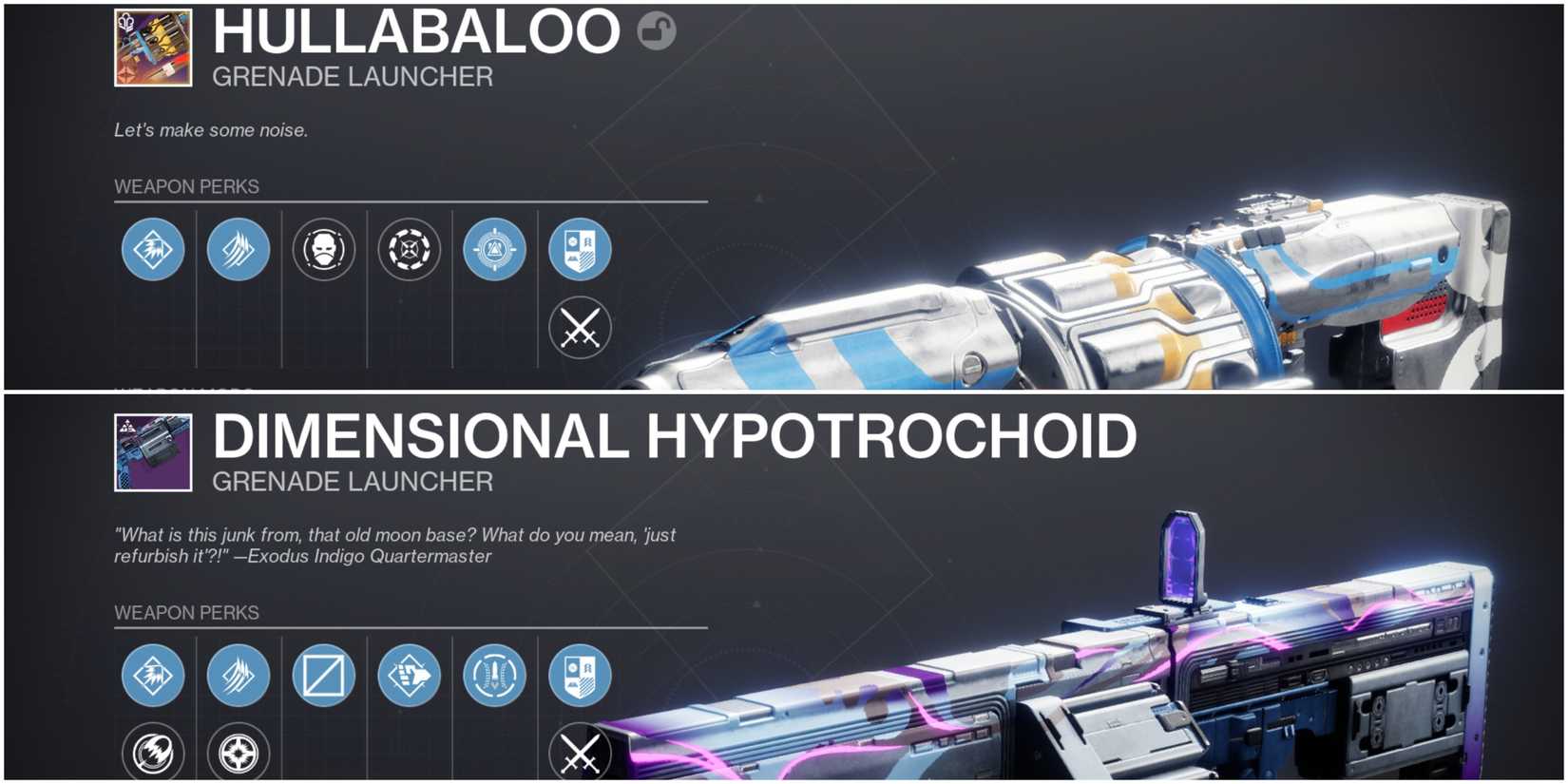Click the swooping barrel perk on Hullabaloo

pyautogui.click(x=239, y=249)
